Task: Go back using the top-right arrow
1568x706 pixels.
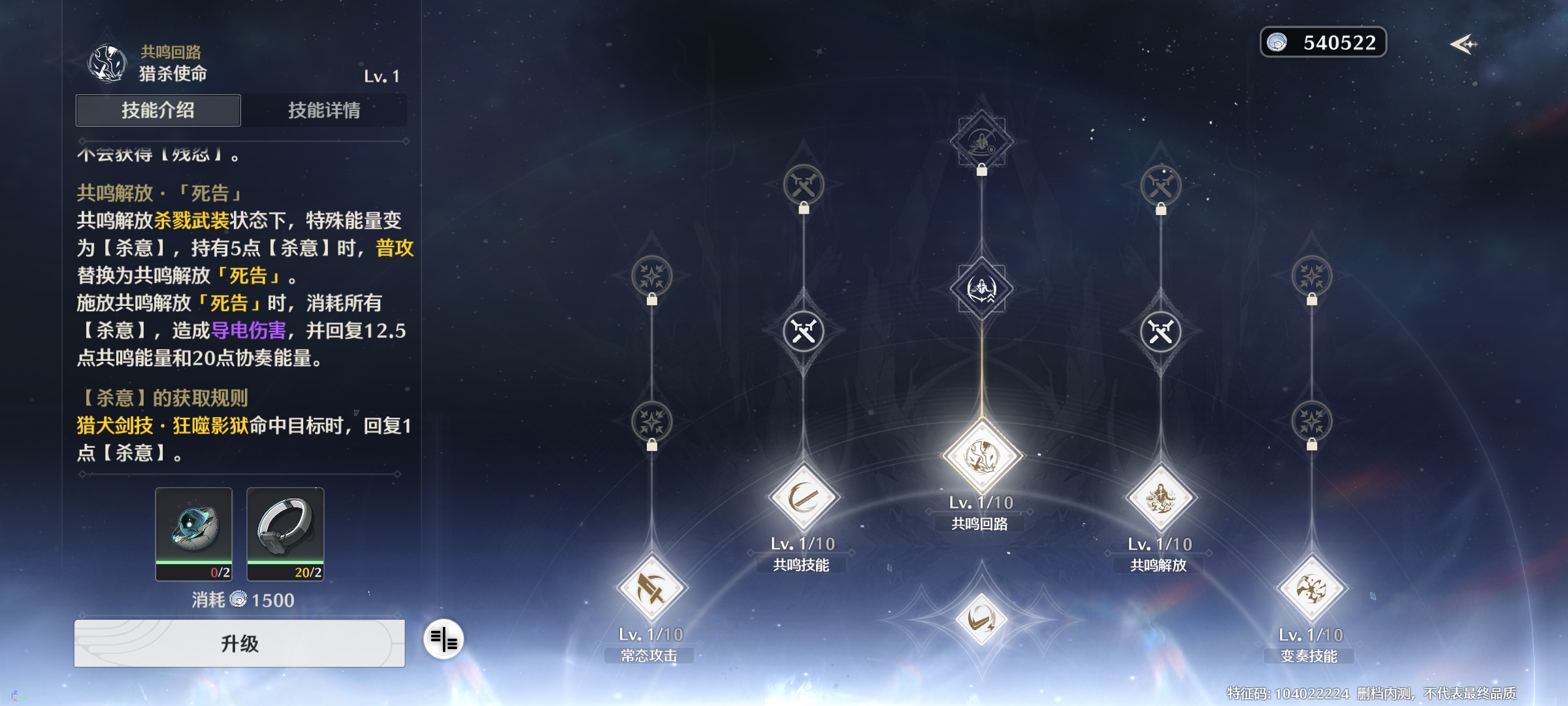Action: tap(1463, 44)
